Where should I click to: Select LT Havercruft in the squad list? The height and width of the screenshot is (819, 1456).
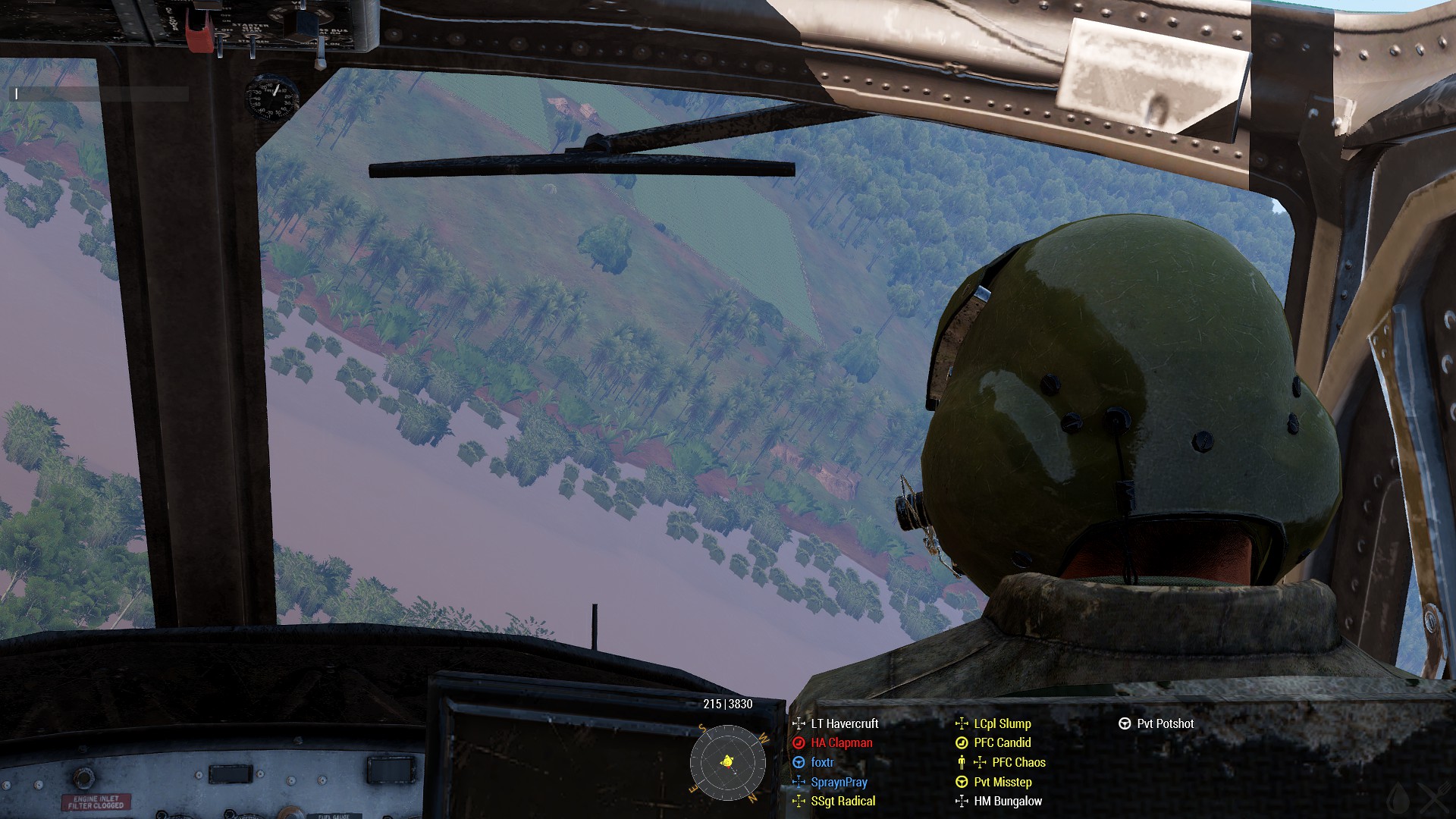(844, 723)
